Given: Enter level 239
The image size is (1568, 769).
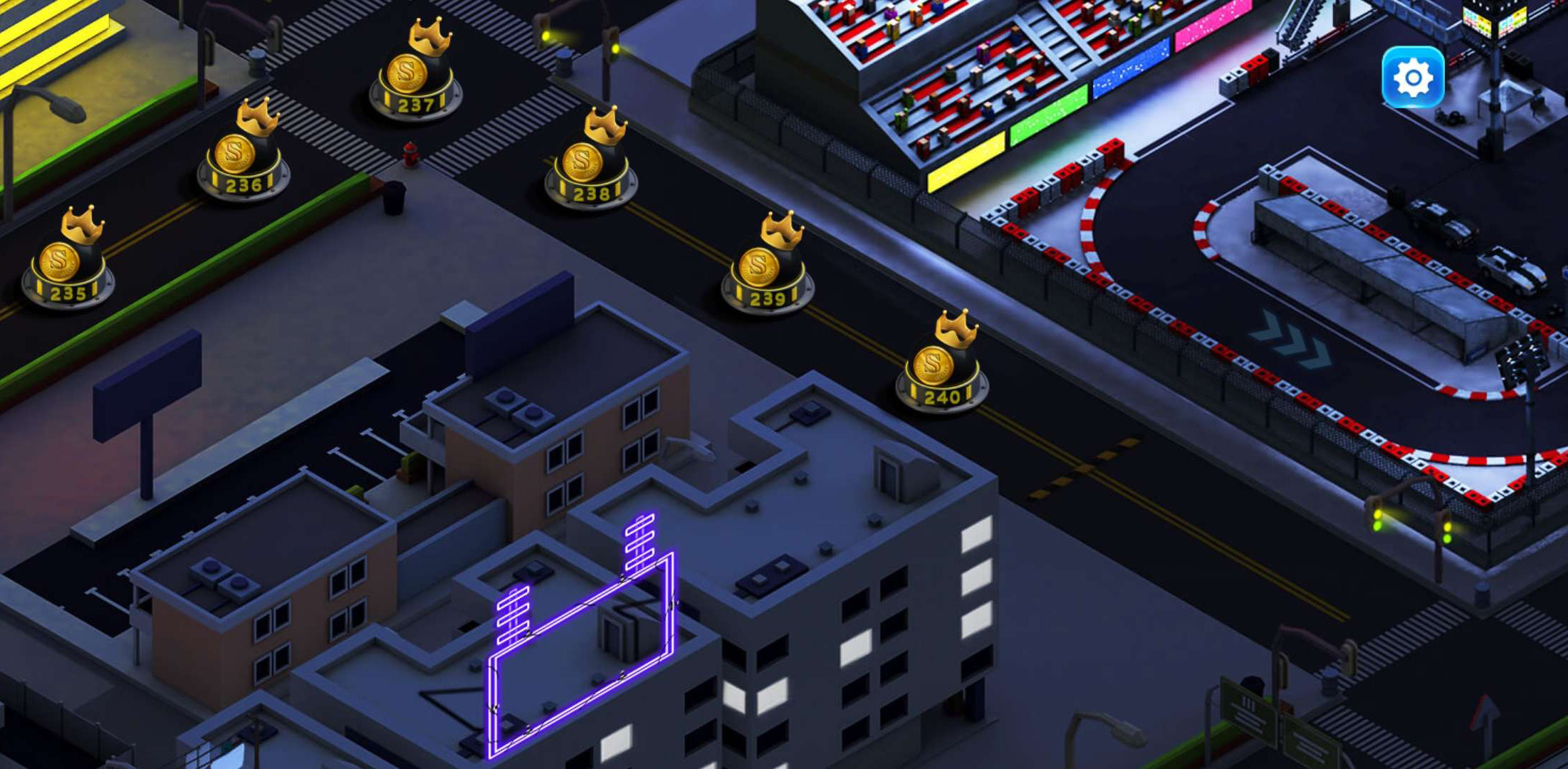Looking at the screenshot, I should tap(767, 271).
